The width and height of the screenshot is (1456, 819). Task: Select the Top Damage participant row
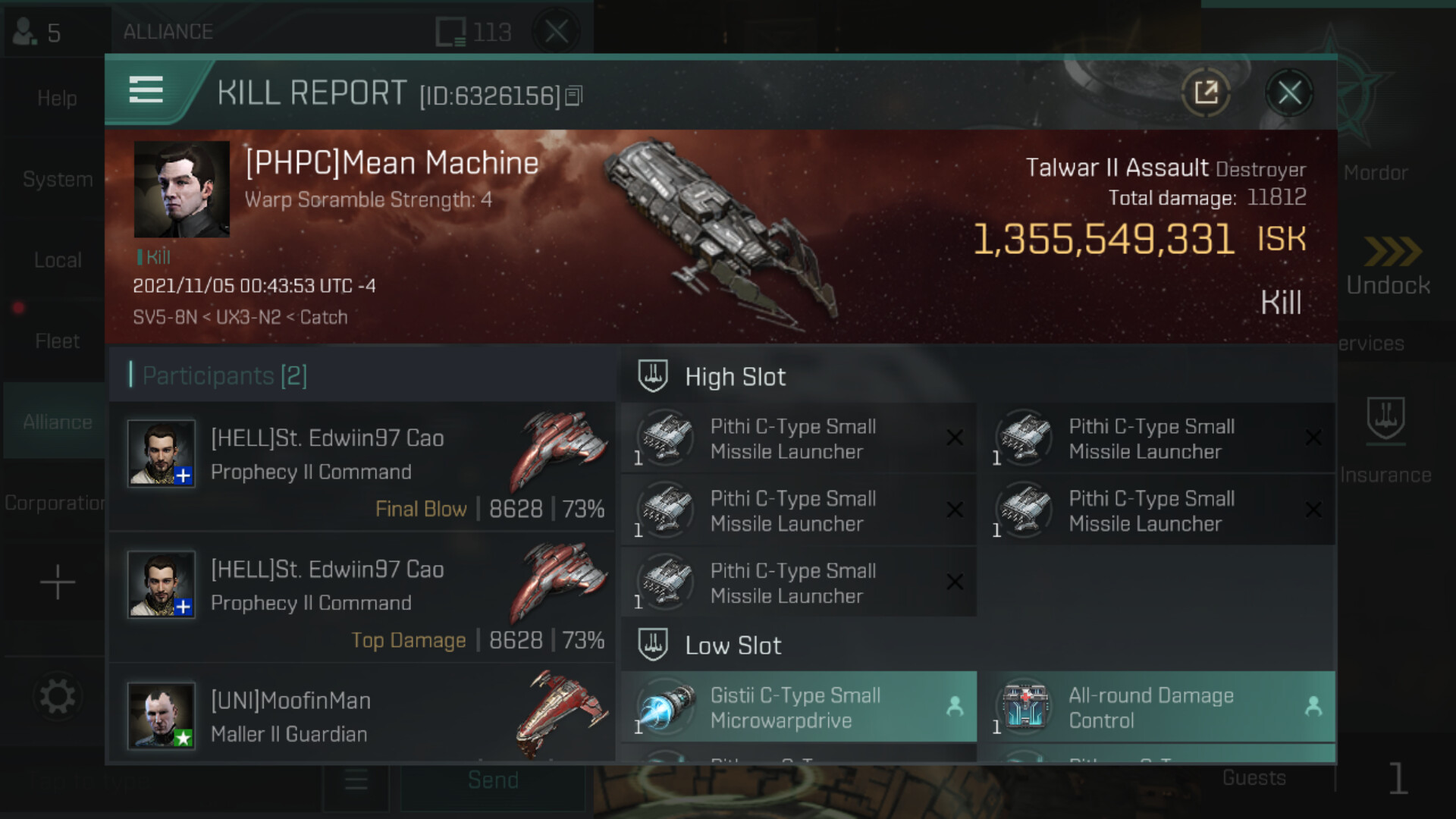(x=362, y=598)
